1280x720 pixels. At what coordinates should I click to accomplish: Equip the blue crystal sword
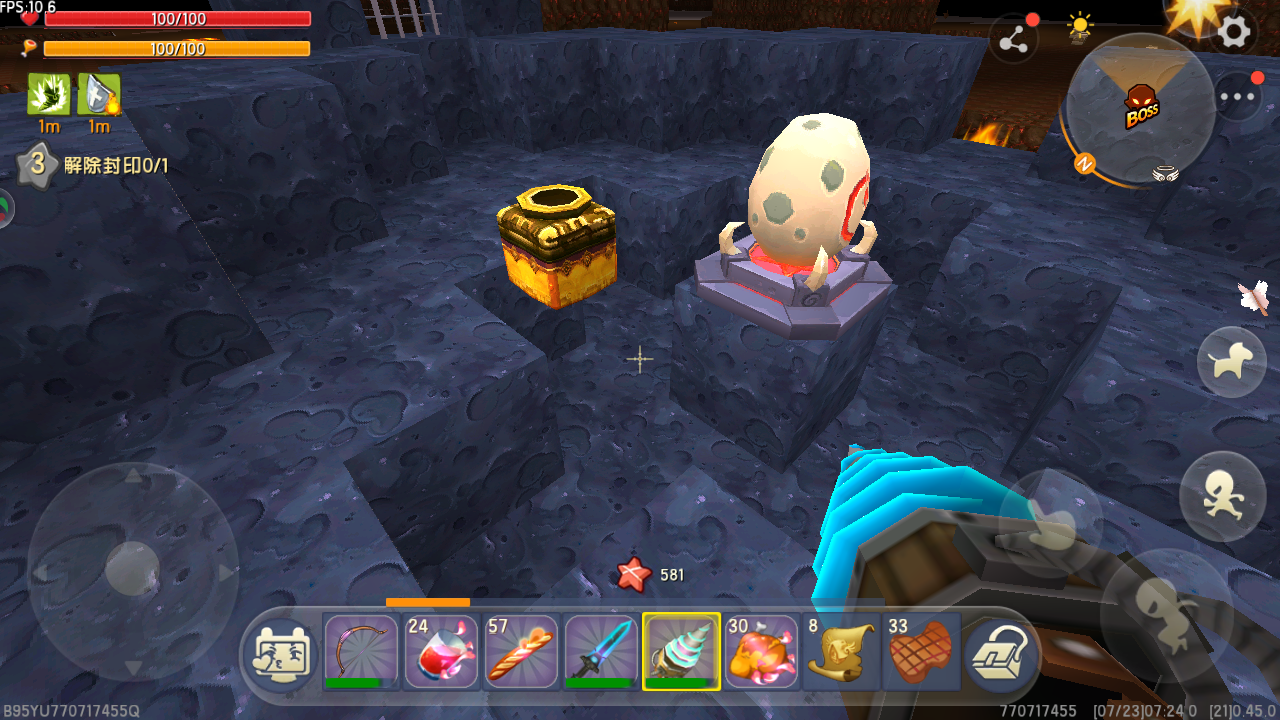click(601, 651)
